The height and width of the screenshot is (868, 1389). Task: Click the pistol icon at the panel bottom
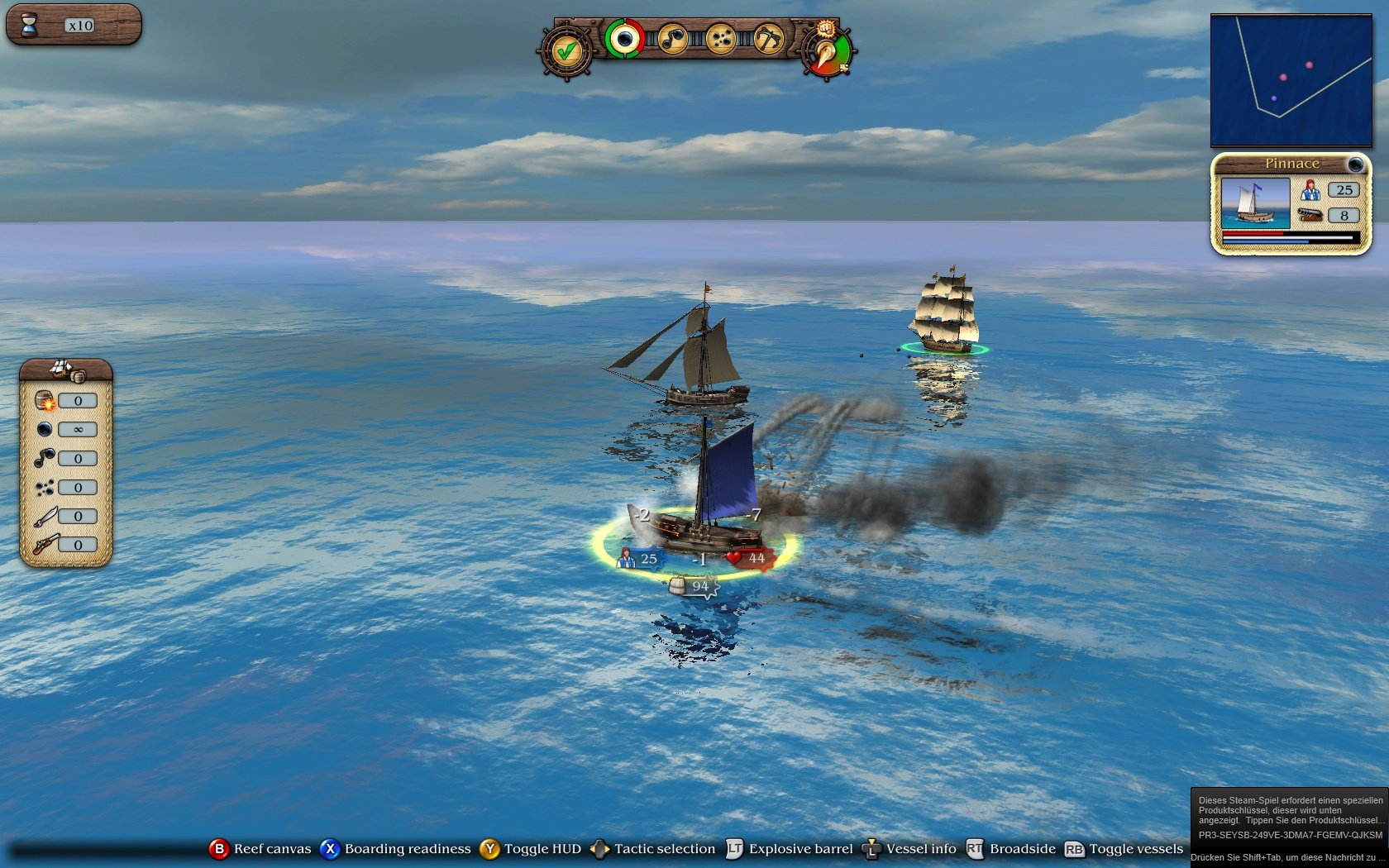[45, 545]
